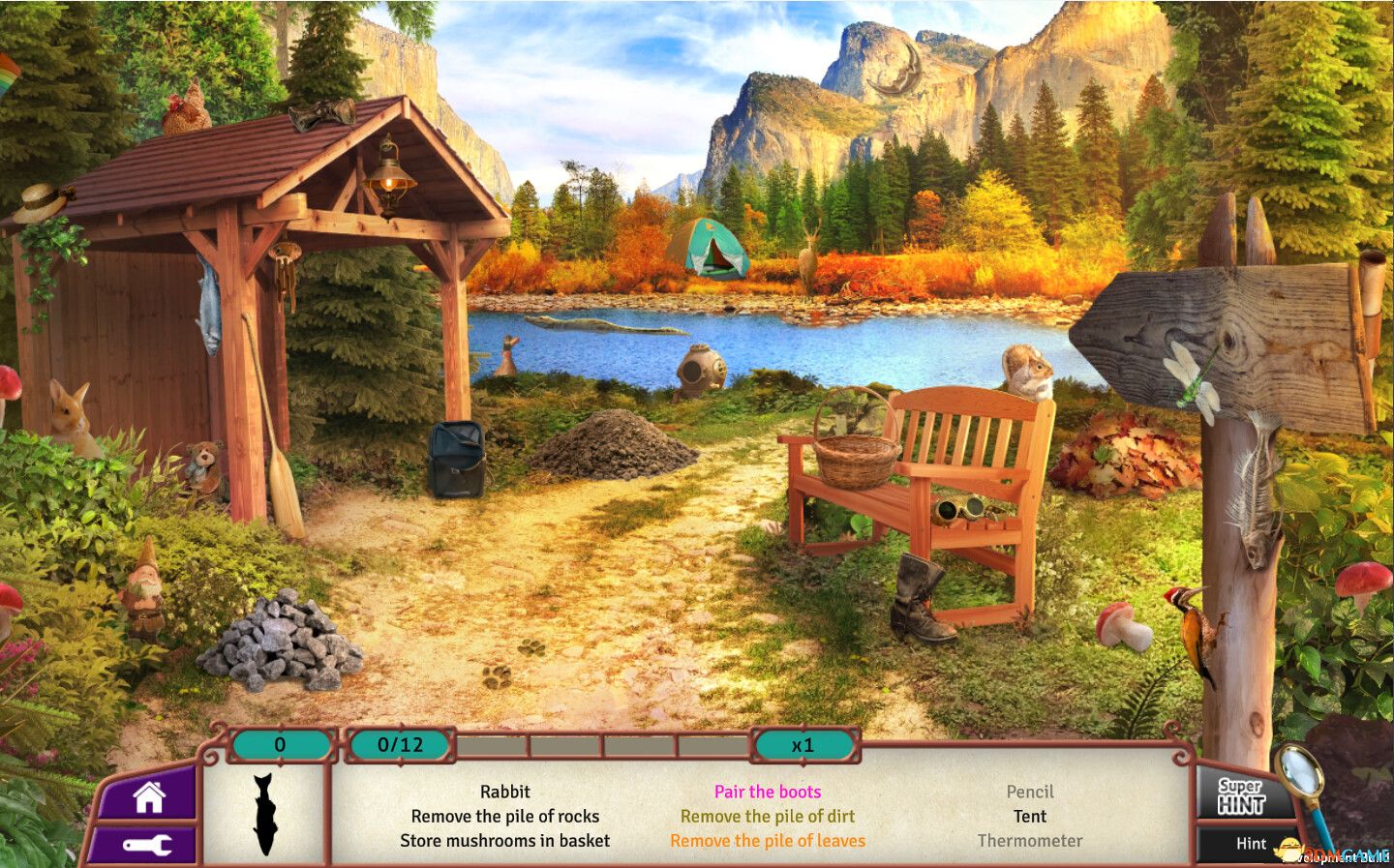Click 'Tent' in the objects list
Viewport: 1394px width, 868px height.
pyautogui.click(x=1030, y=816)
